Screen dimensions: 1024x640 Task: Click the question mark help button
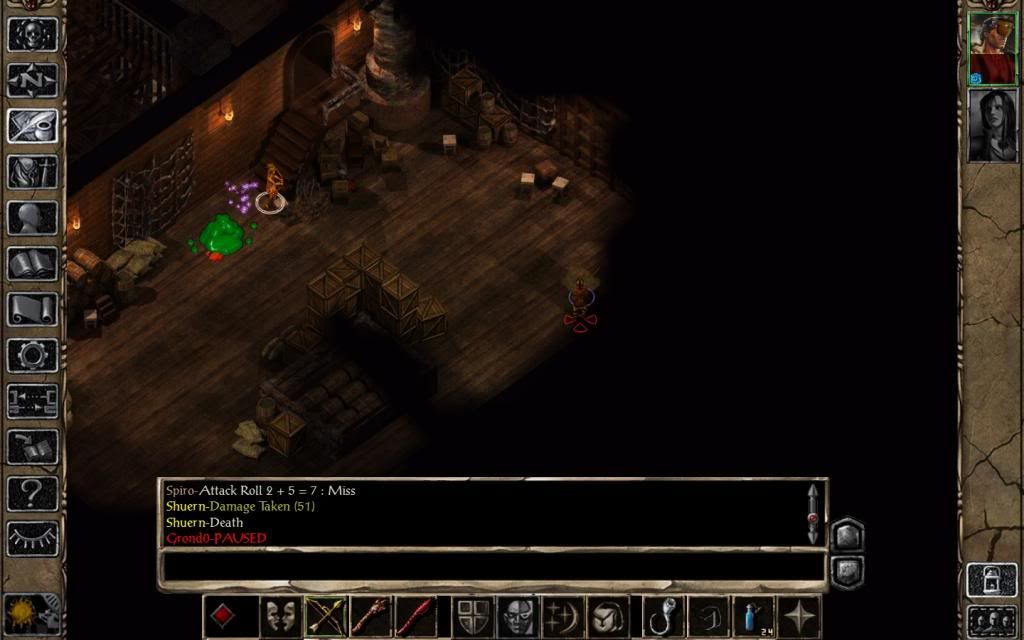coord(32,493)
